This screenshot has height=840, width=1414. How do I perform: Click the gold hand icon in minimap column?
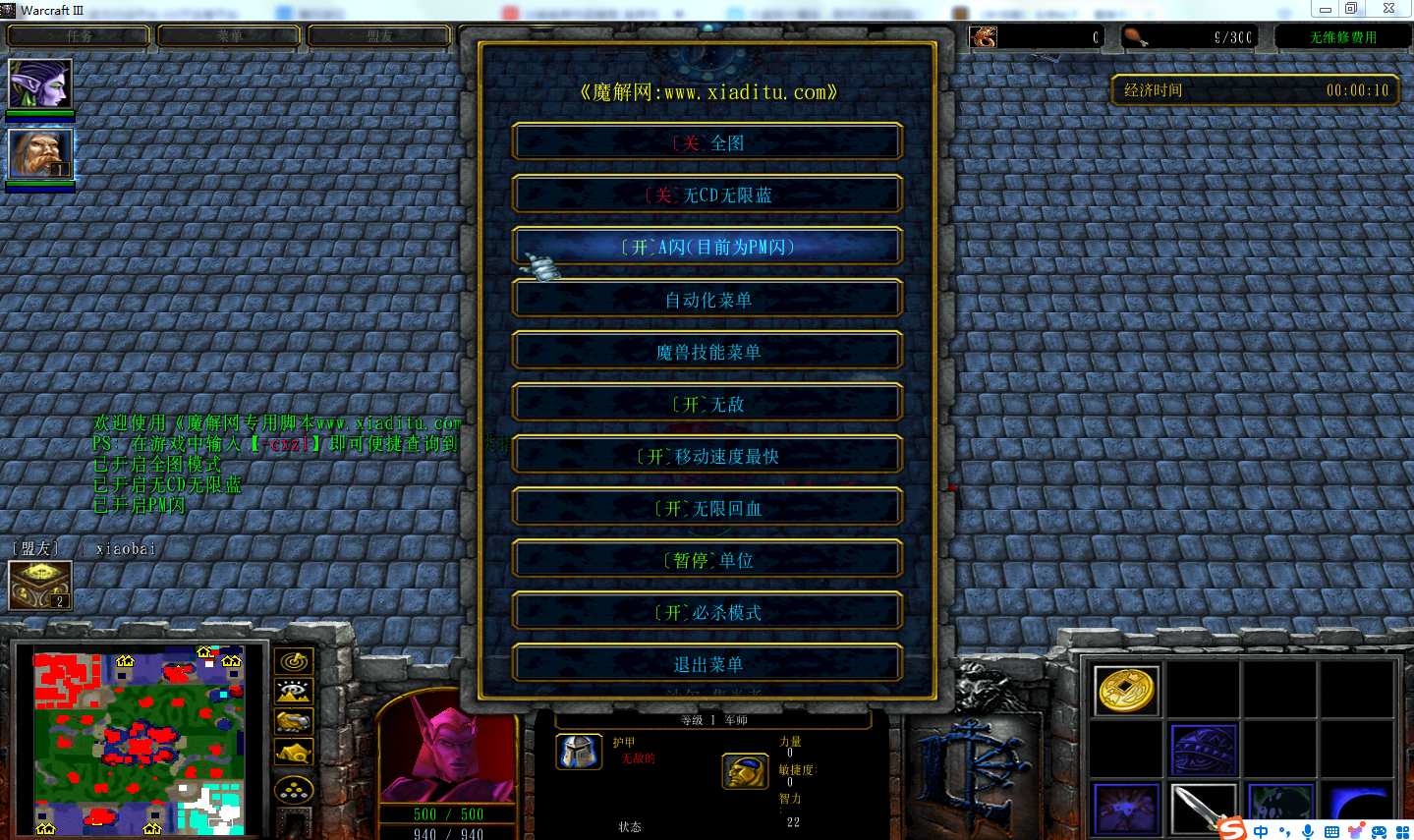tap(294, 722)
